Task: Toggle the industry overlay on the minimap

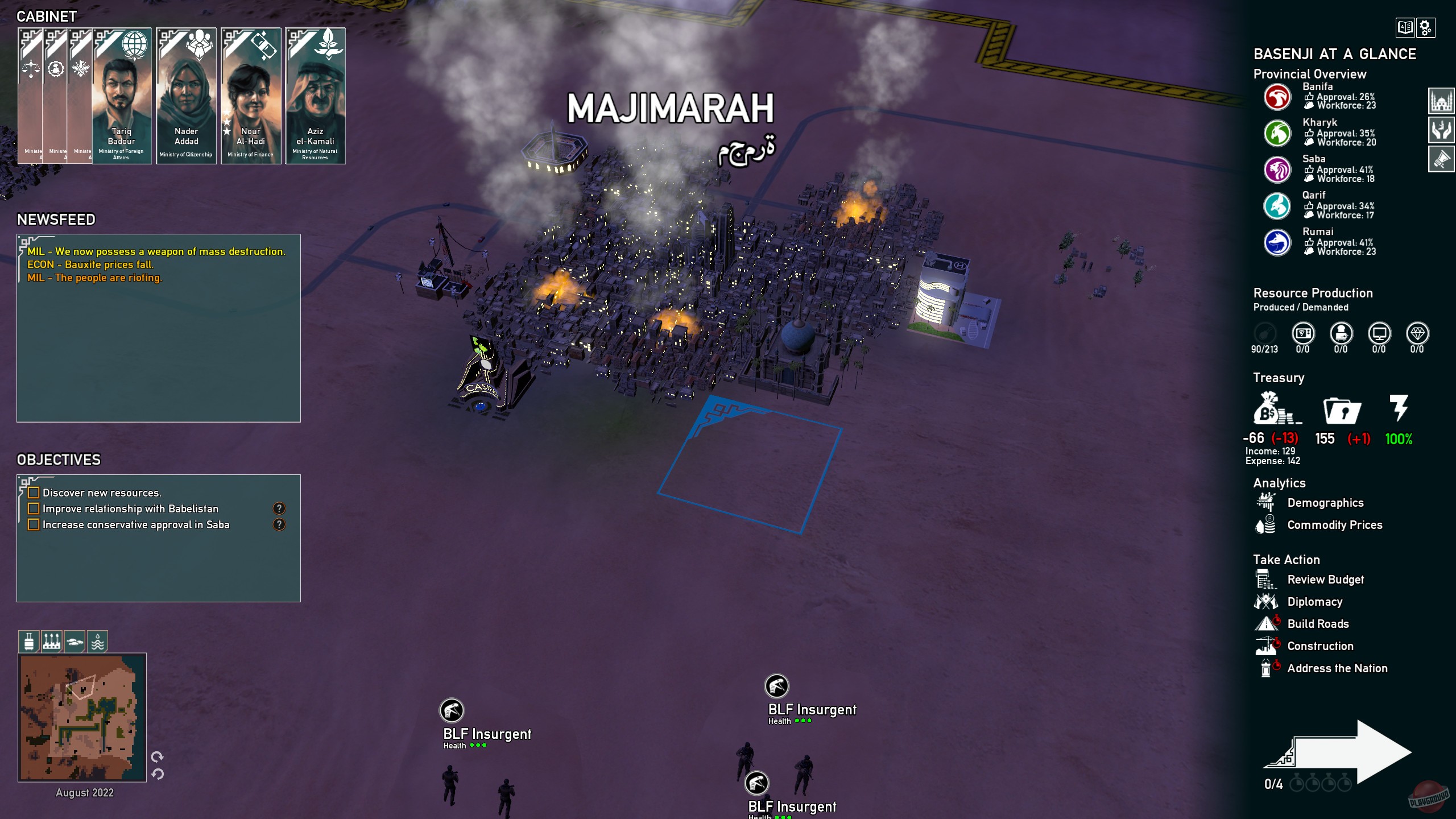Action: 52,641
